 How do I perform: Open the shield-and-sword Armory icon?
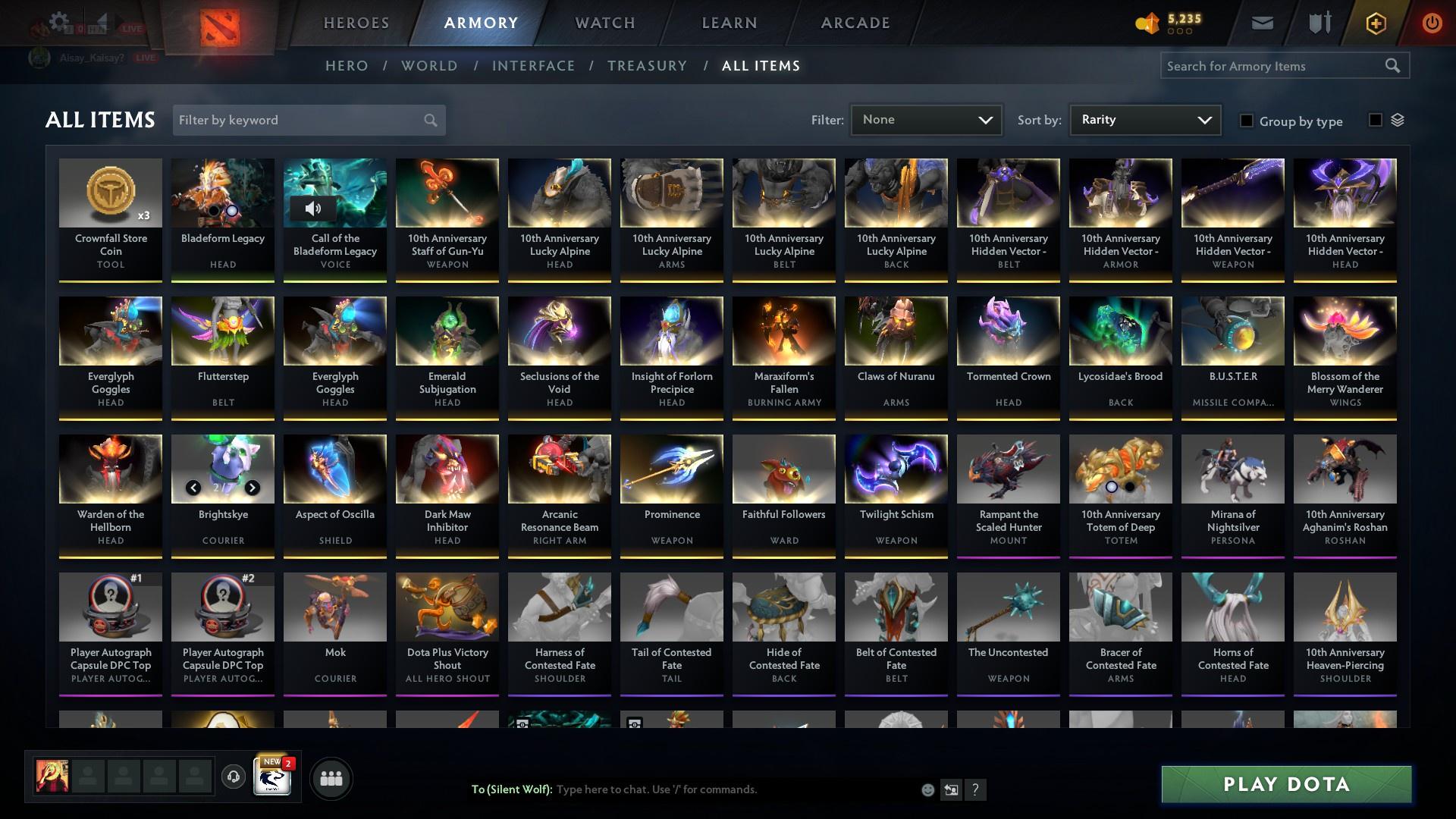[1319, 23]
